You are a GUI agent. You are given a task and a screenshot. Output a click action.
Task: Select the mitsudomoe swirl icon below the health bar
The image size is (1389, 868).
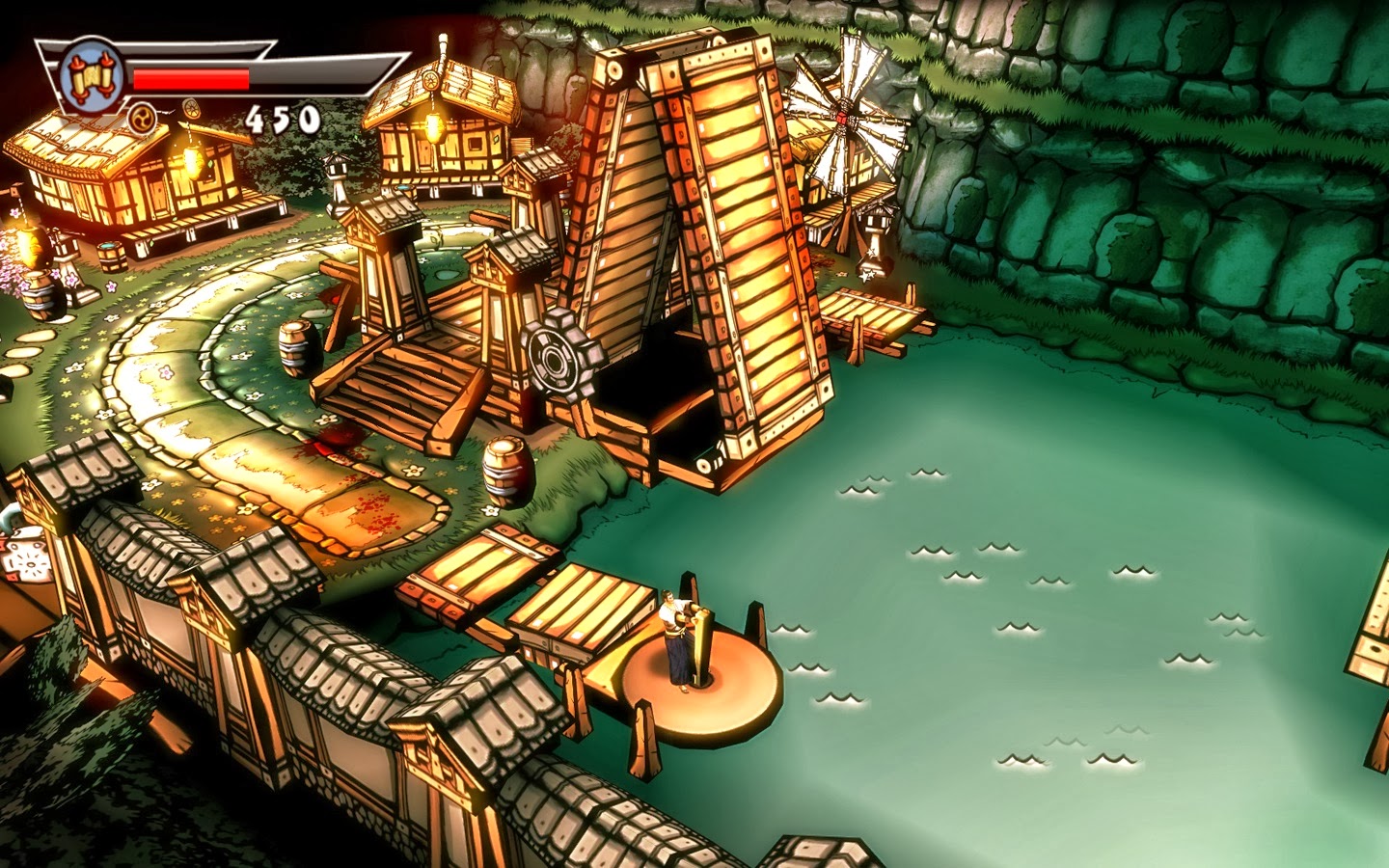pyautogui.click(x=143, y=119)
